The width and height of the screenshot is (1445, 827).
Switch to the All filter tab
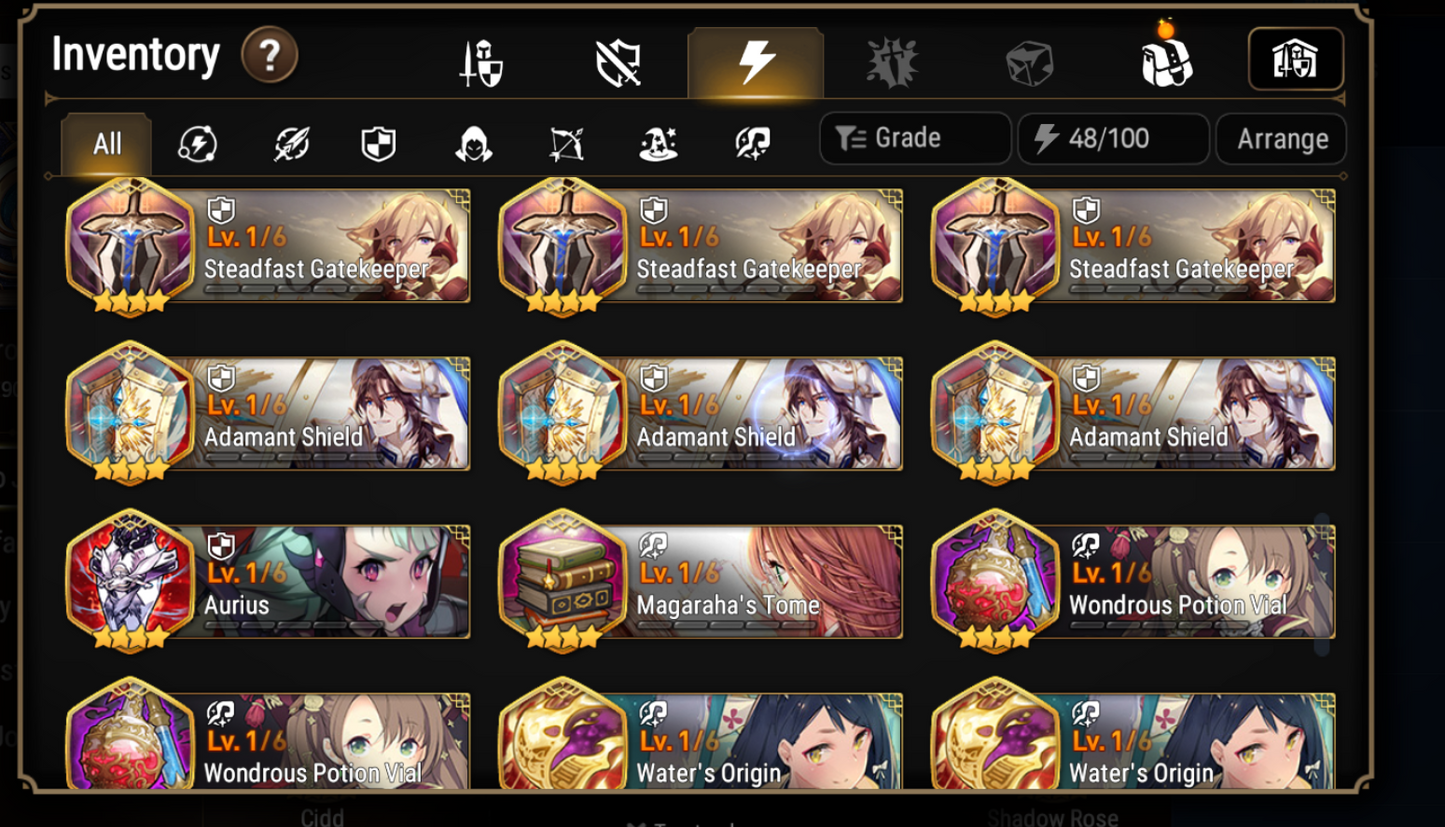[105, 143]
